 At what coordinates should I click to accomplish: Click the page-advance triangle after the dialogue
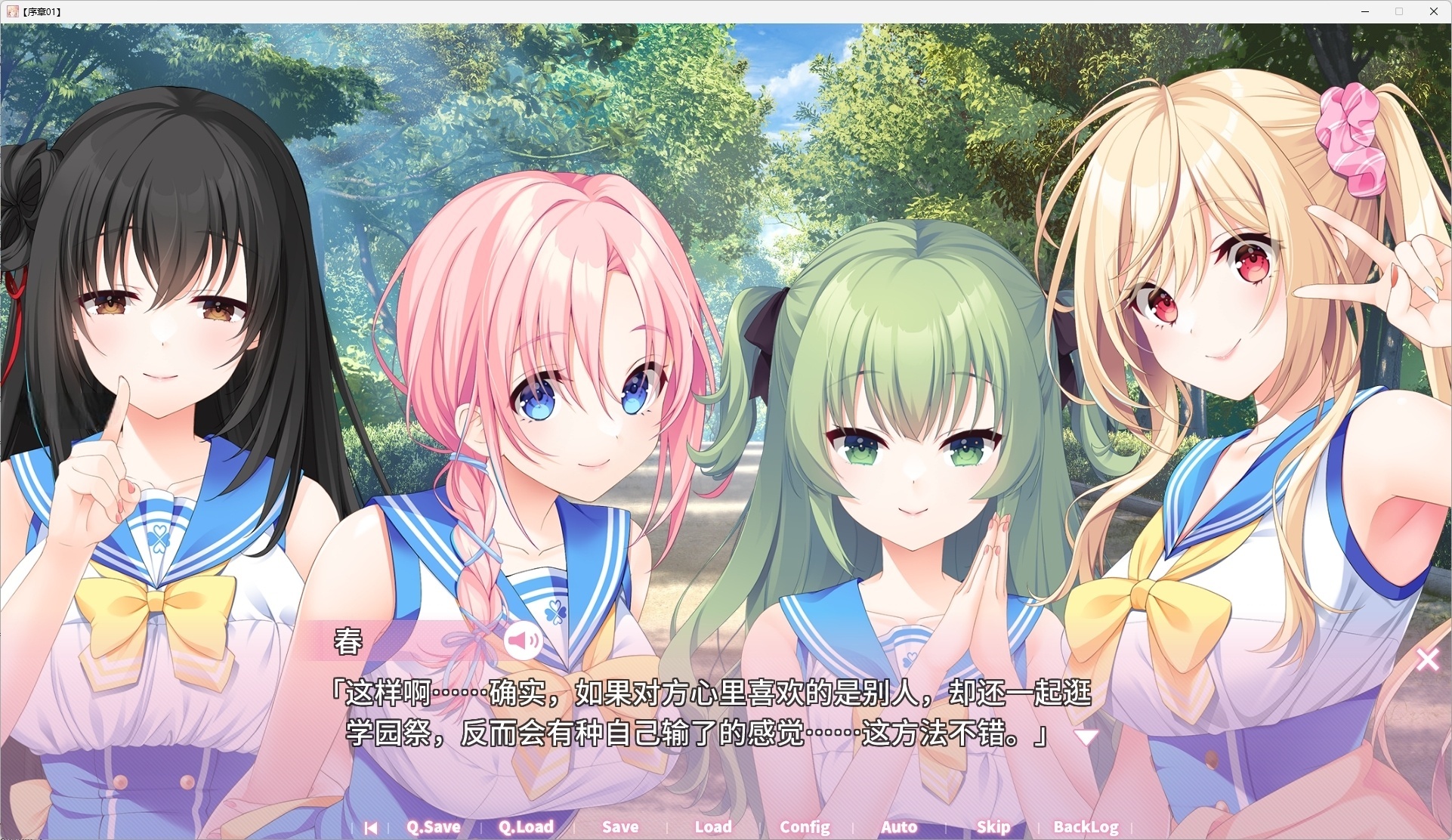[x=1087, y=738]
